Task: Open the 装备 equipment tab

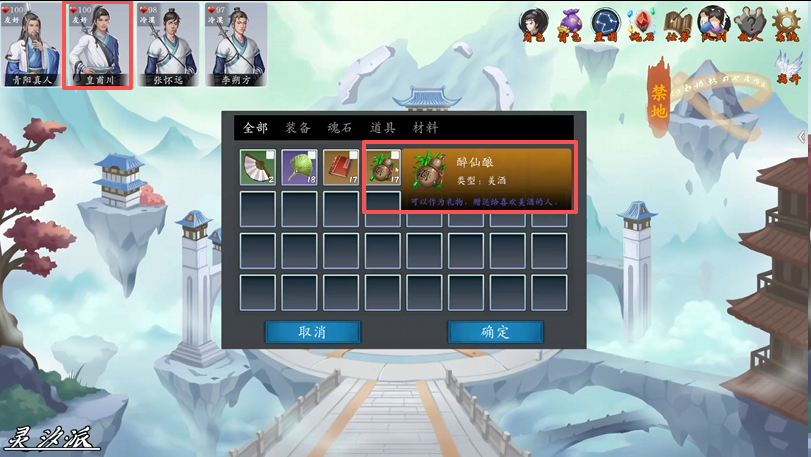Action: coord(298,128)
